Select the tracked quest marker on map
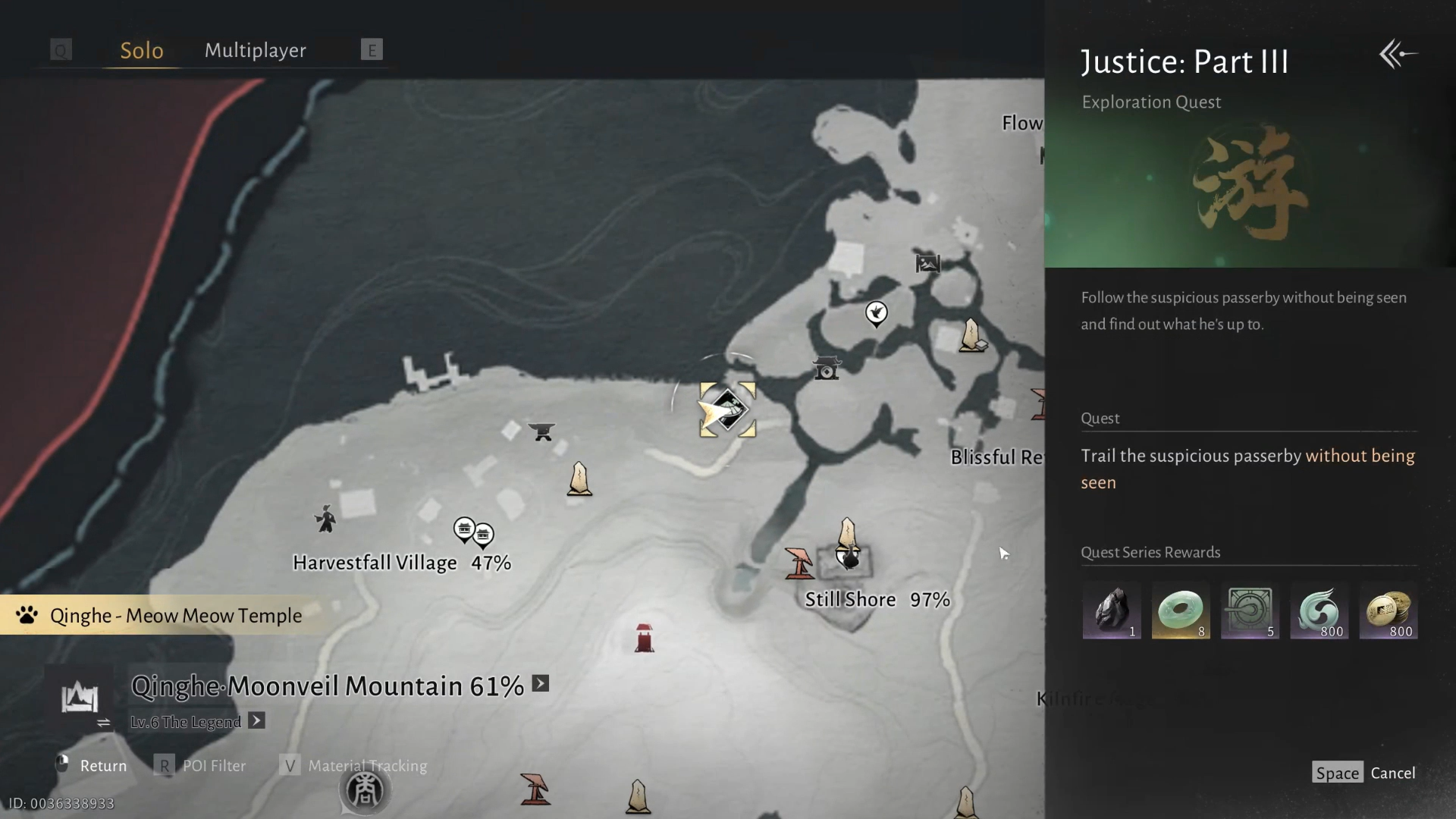Image resolution: width=1456 pixels, height=819 pixels. coord(727,410)
